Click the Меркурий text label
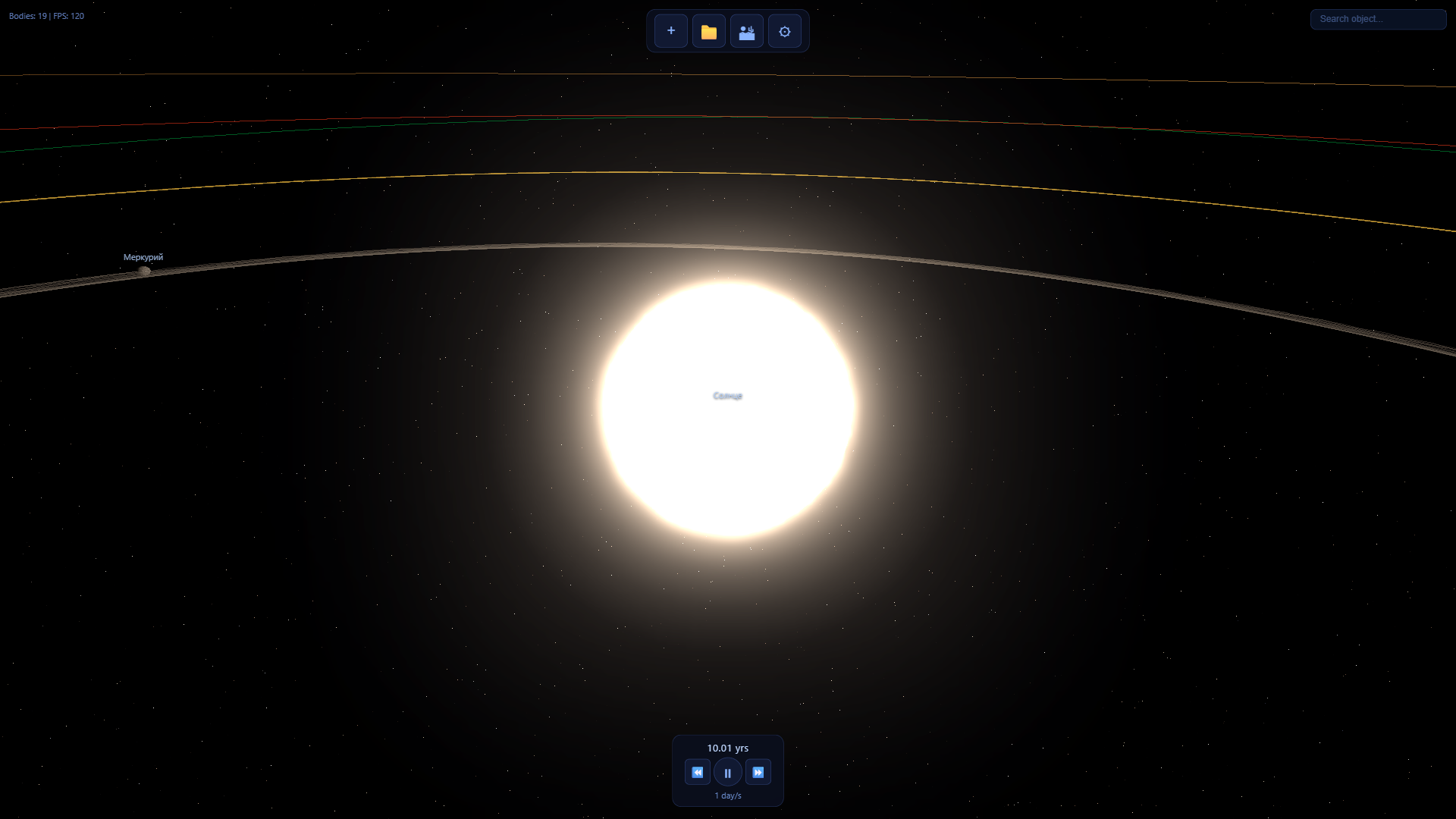 tap(143, 257)
